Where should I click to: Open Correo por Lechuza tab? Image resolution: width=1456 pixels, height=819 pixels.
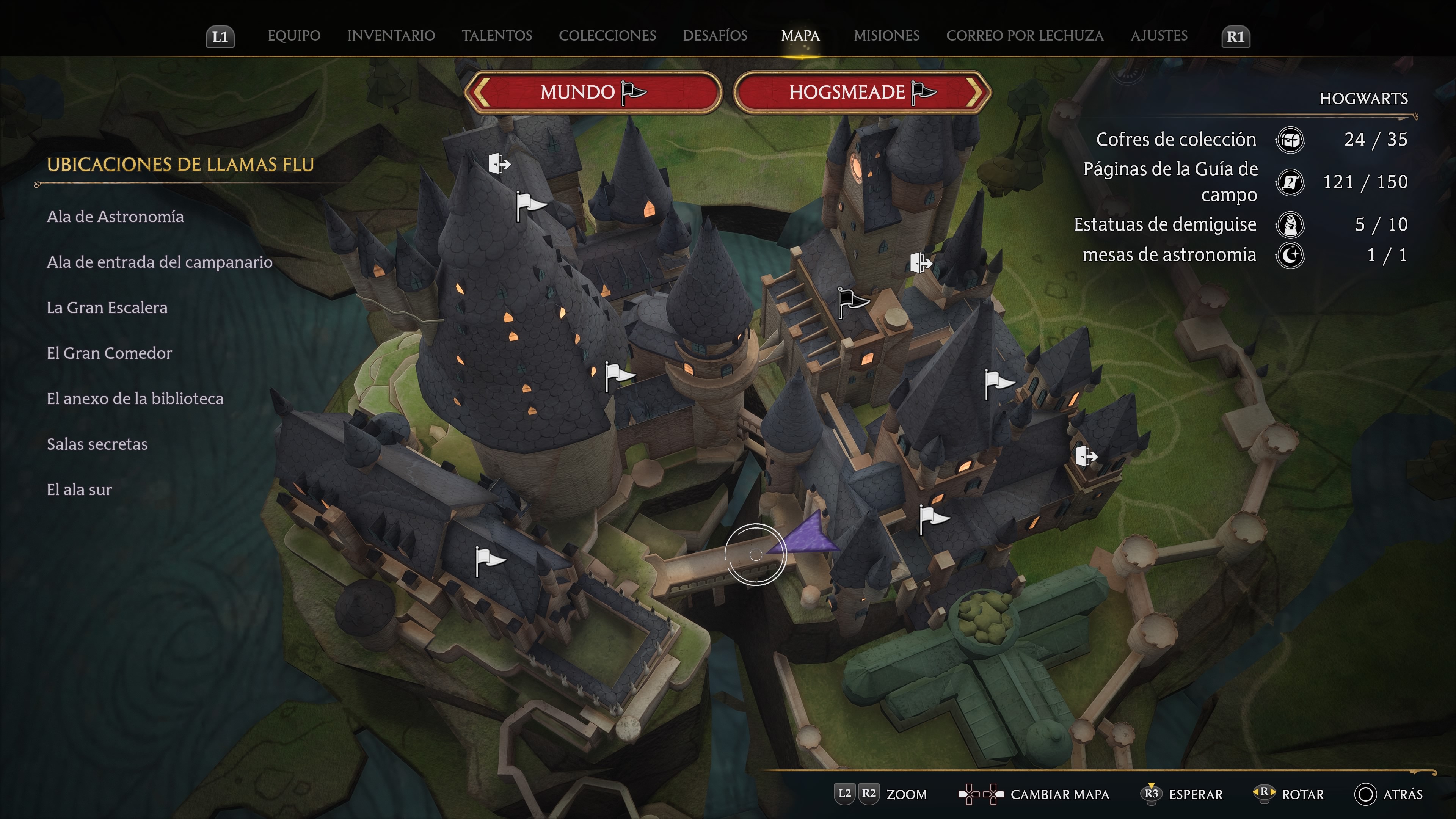(1025, 36)
